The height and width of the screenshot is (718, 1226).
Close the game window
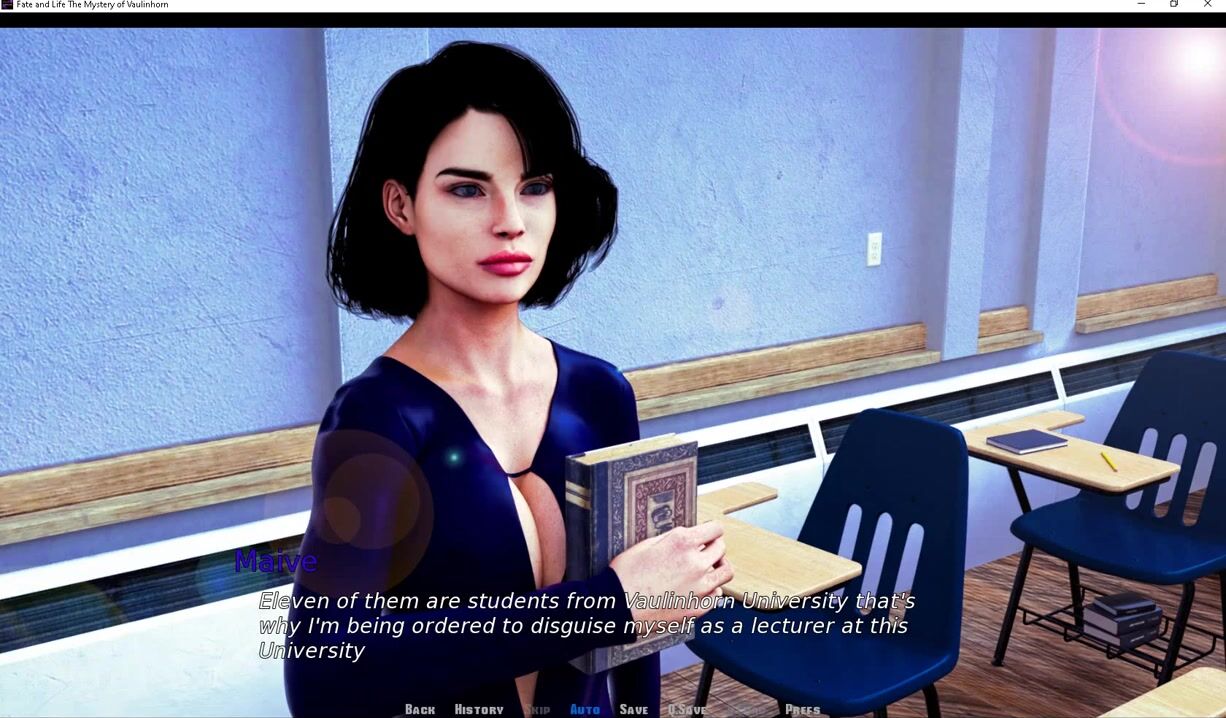point(1208,5)
